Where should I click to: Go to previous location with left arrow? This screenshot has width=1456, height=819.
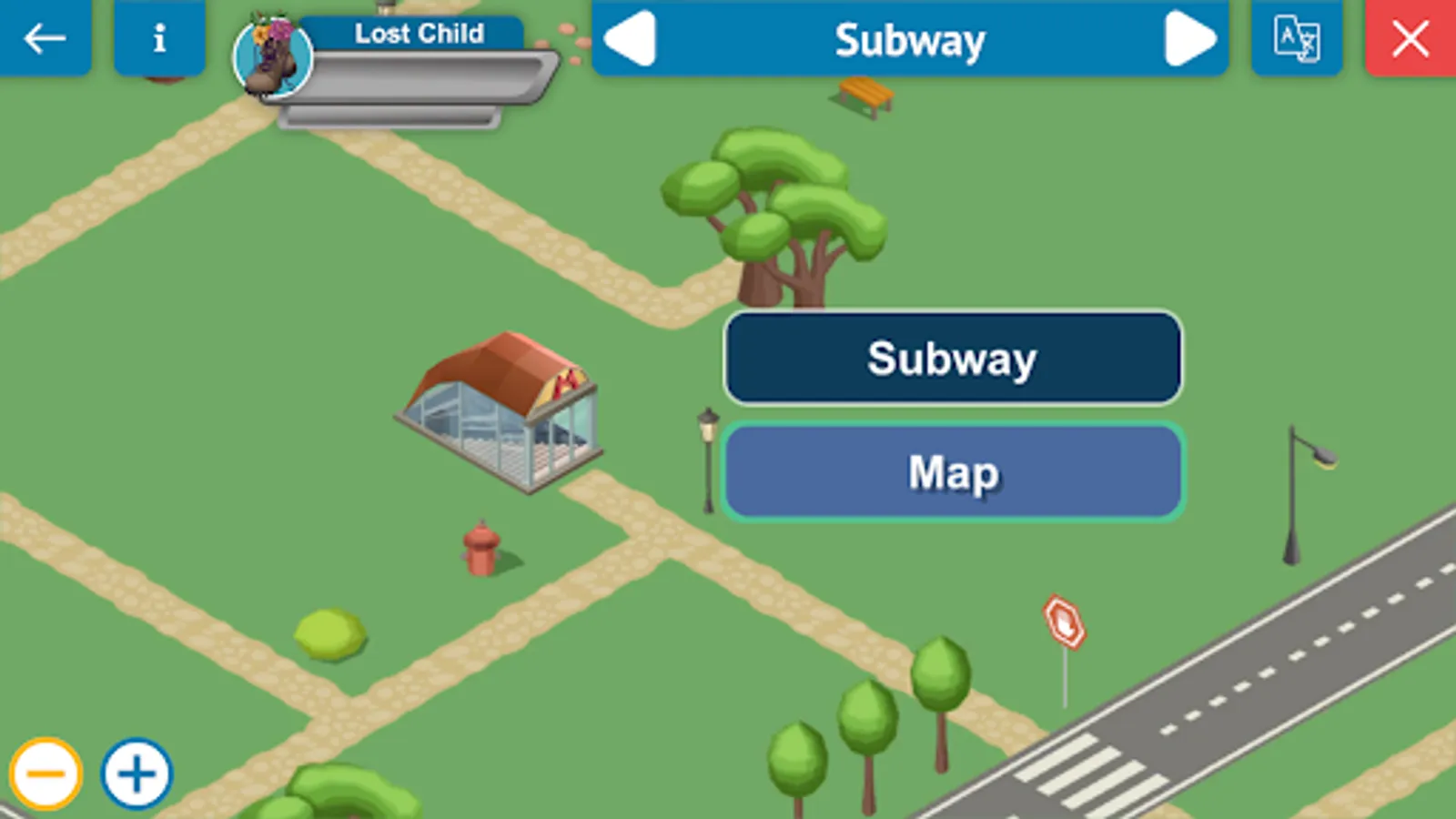(632, 38)
